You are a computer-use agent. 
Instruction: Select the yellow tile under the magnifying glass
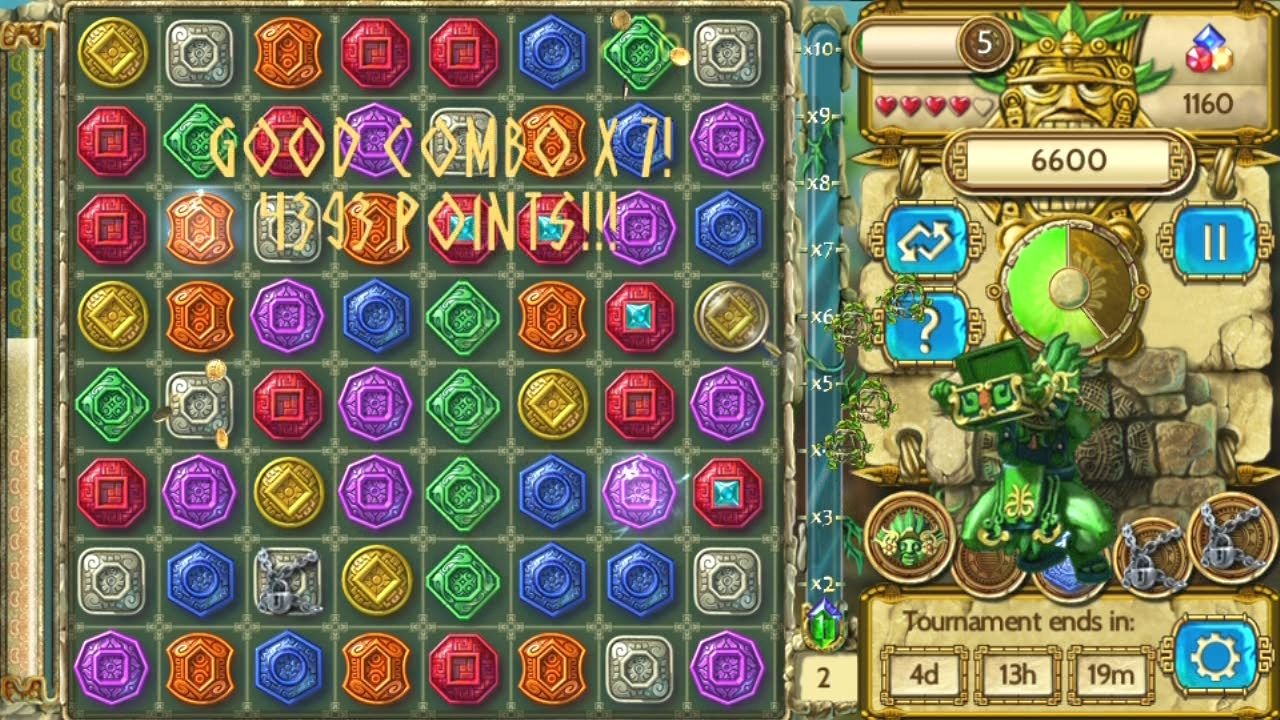(728, 316)
